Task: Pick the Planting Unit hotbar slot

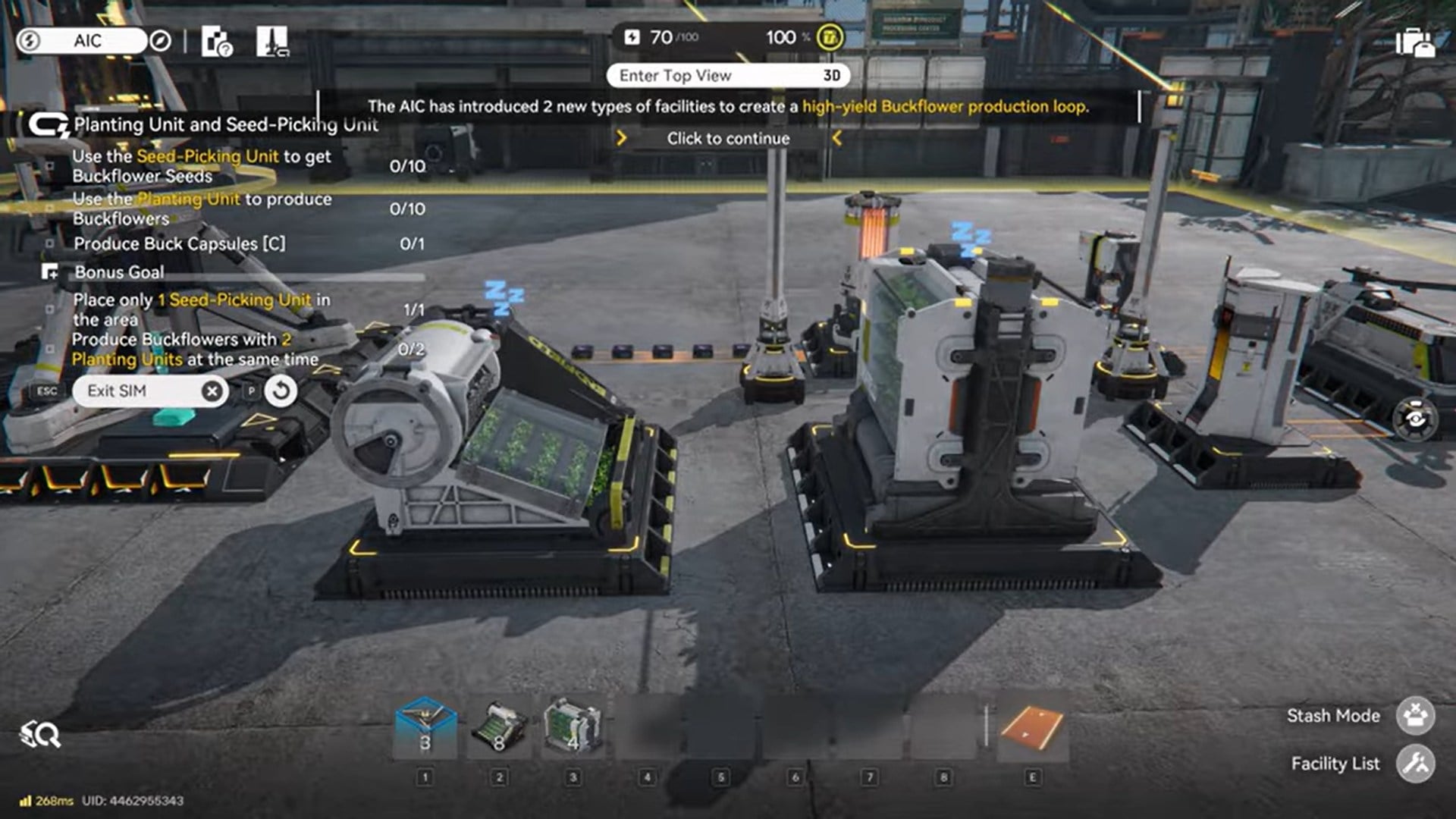Action: point(573,727)
